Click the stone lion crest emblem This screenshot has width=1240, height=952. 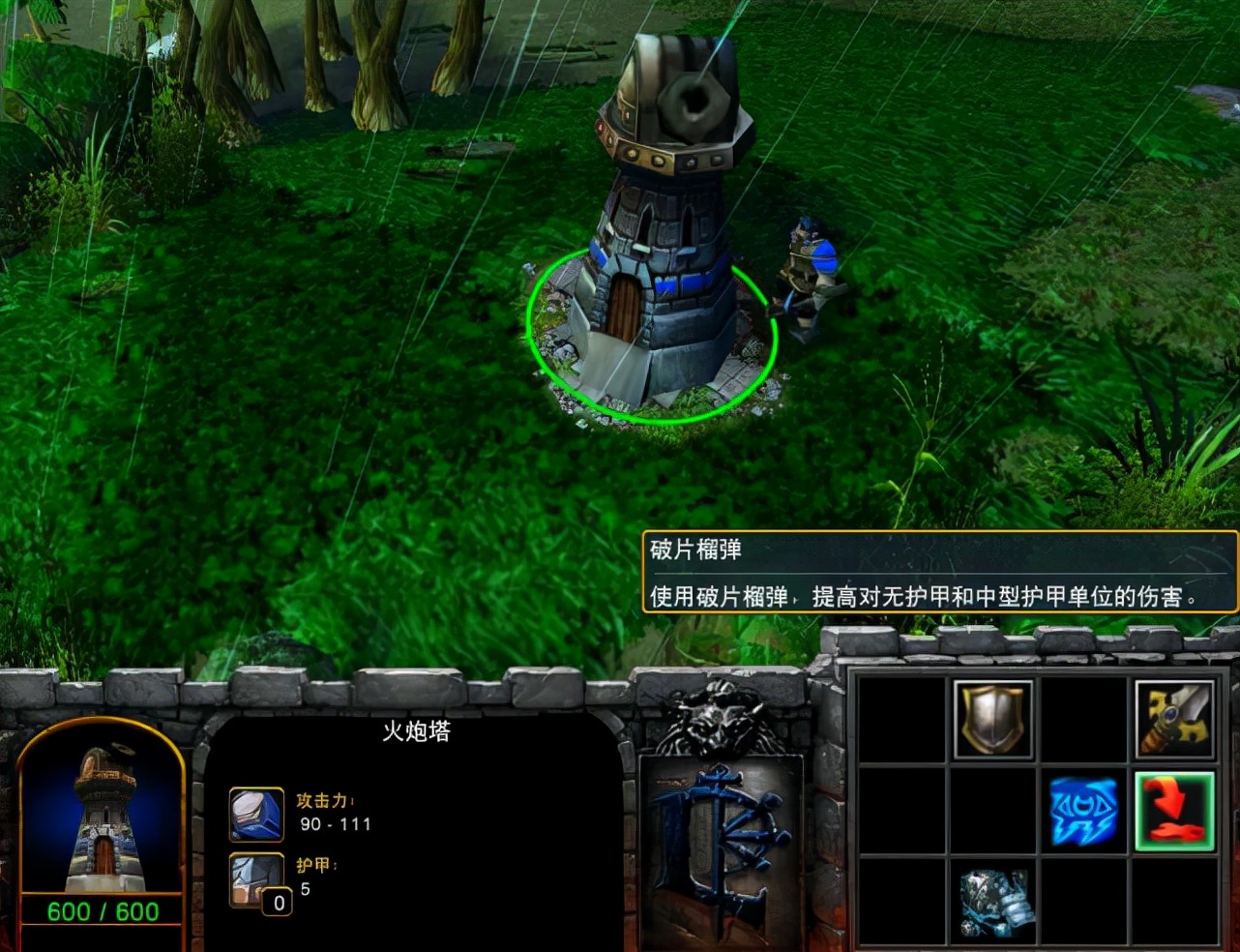[x=716, y=721]
